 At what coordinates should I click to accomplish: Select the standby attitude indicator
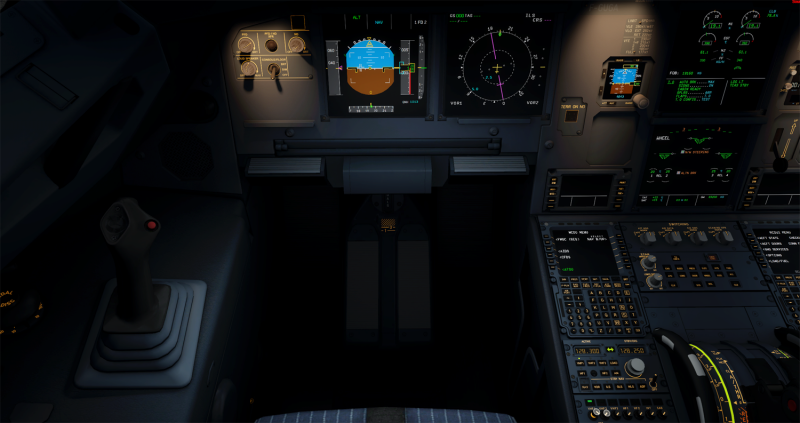(620, 77)
